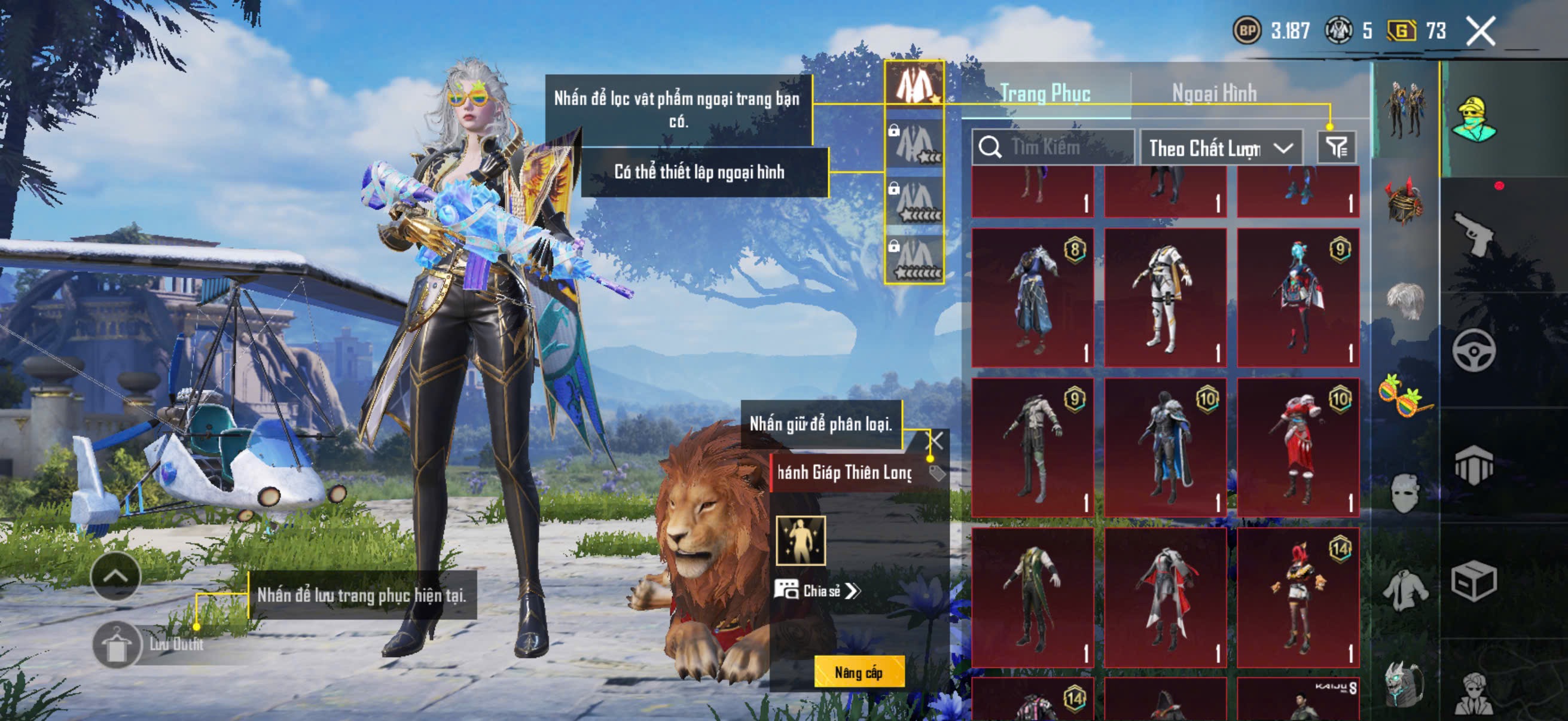Screen dimensions: 1568x721
Task: Select the white suit outfit thumbnail
Action: [x=1165, y=298]
